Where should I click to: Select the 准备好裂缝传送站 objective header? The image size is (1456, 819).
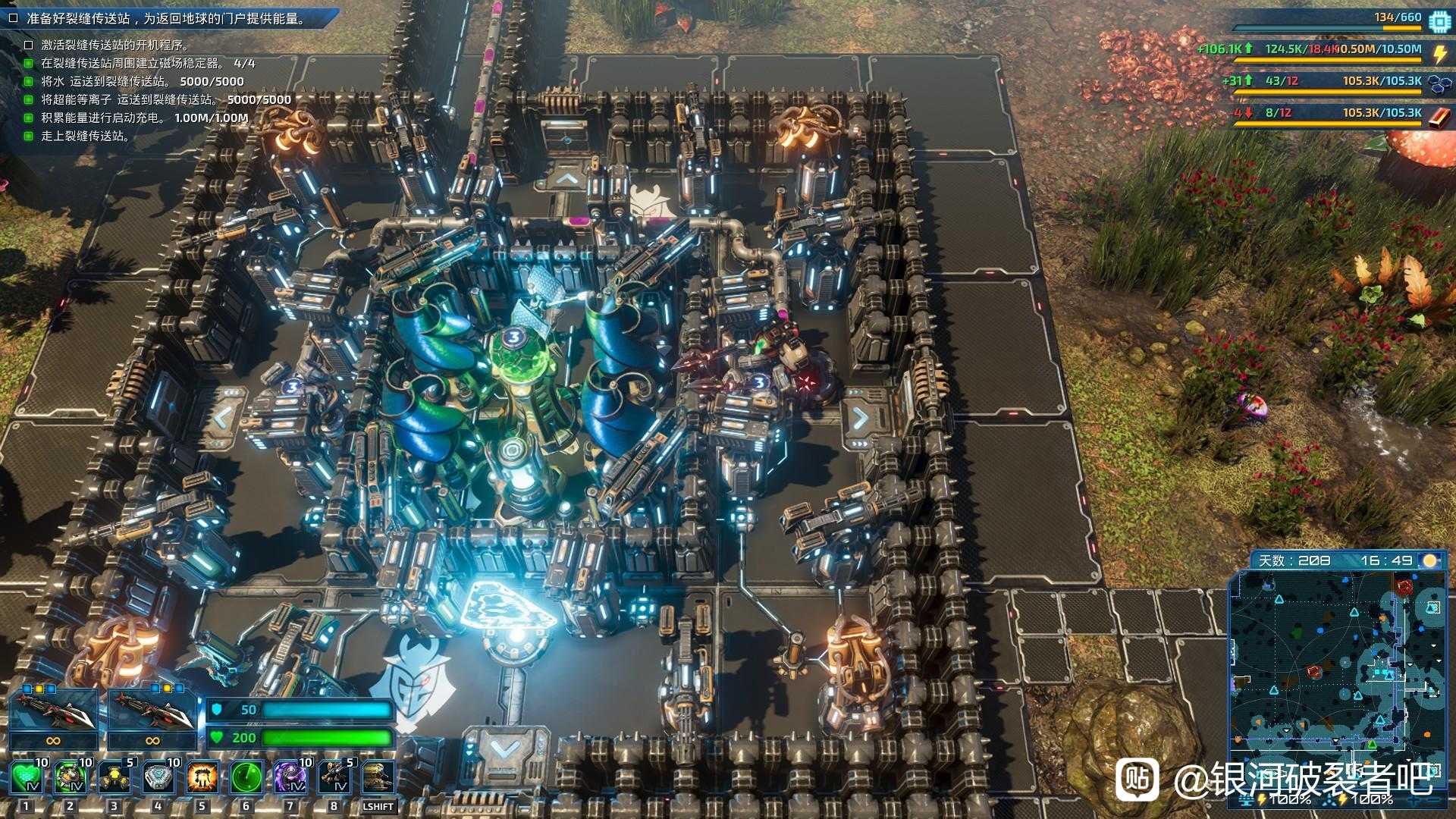pyautogui.click(x=167, y=18)
